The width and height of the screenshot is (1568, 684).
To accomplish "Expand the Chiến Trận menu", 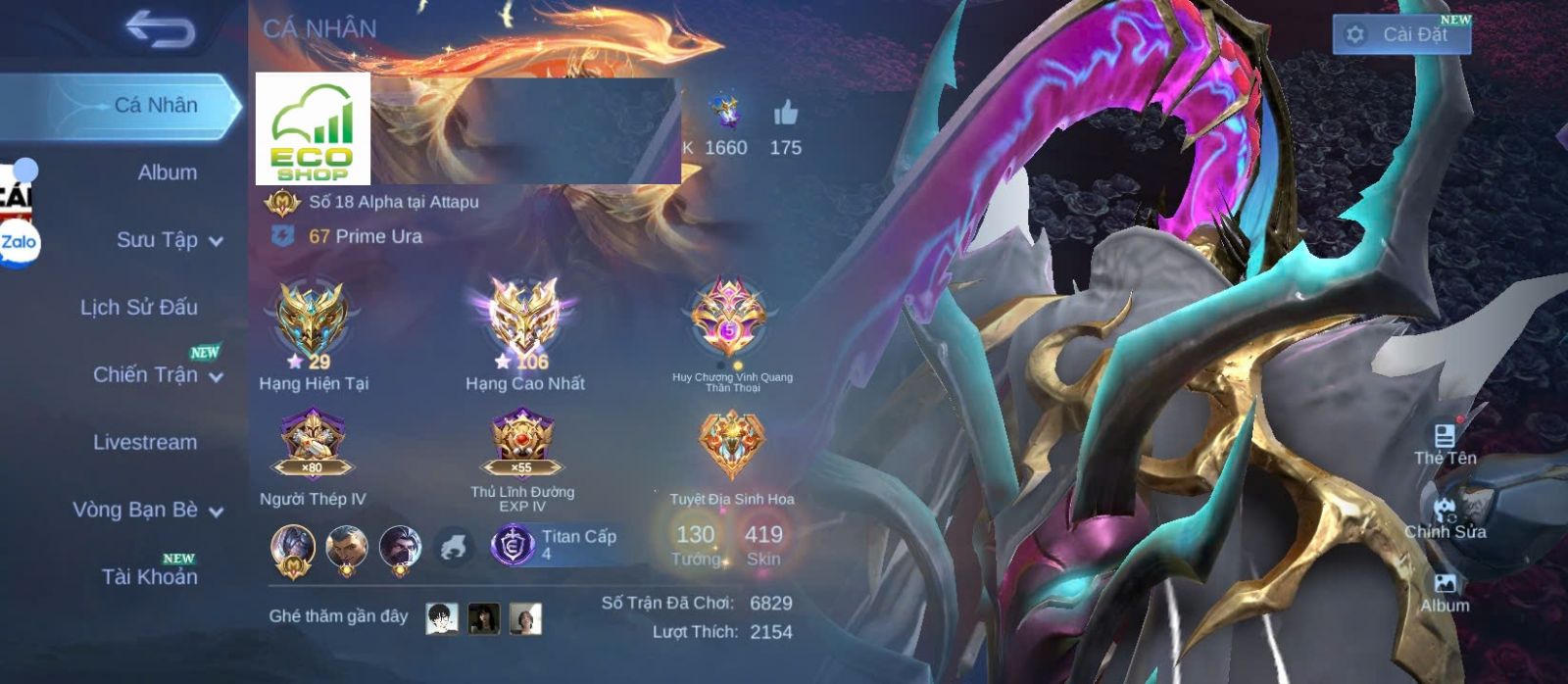I will click(x=157, y=374).
